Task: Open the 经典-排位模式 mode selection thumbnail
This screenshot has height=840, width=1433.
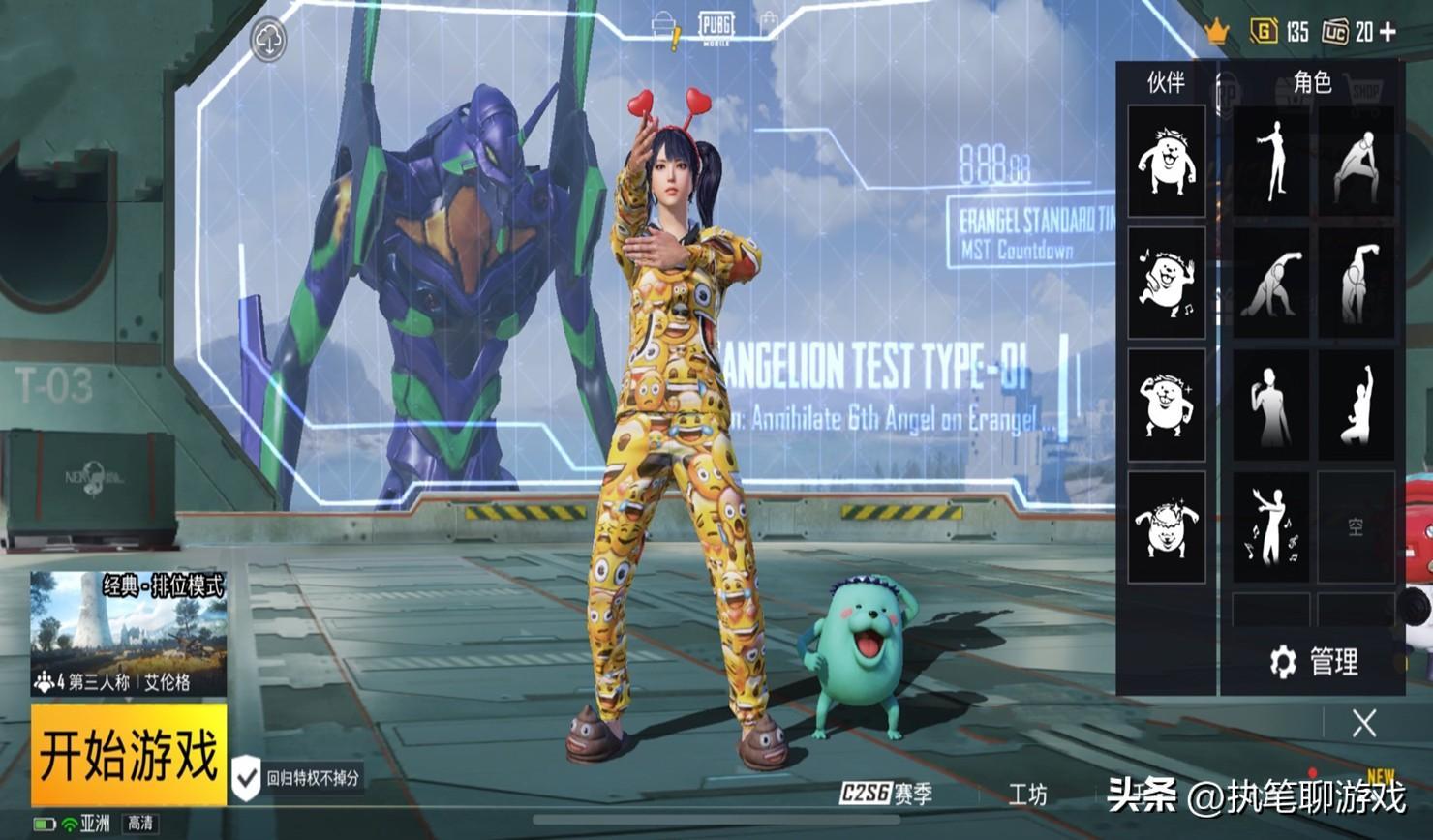Action: coord(129,632)
